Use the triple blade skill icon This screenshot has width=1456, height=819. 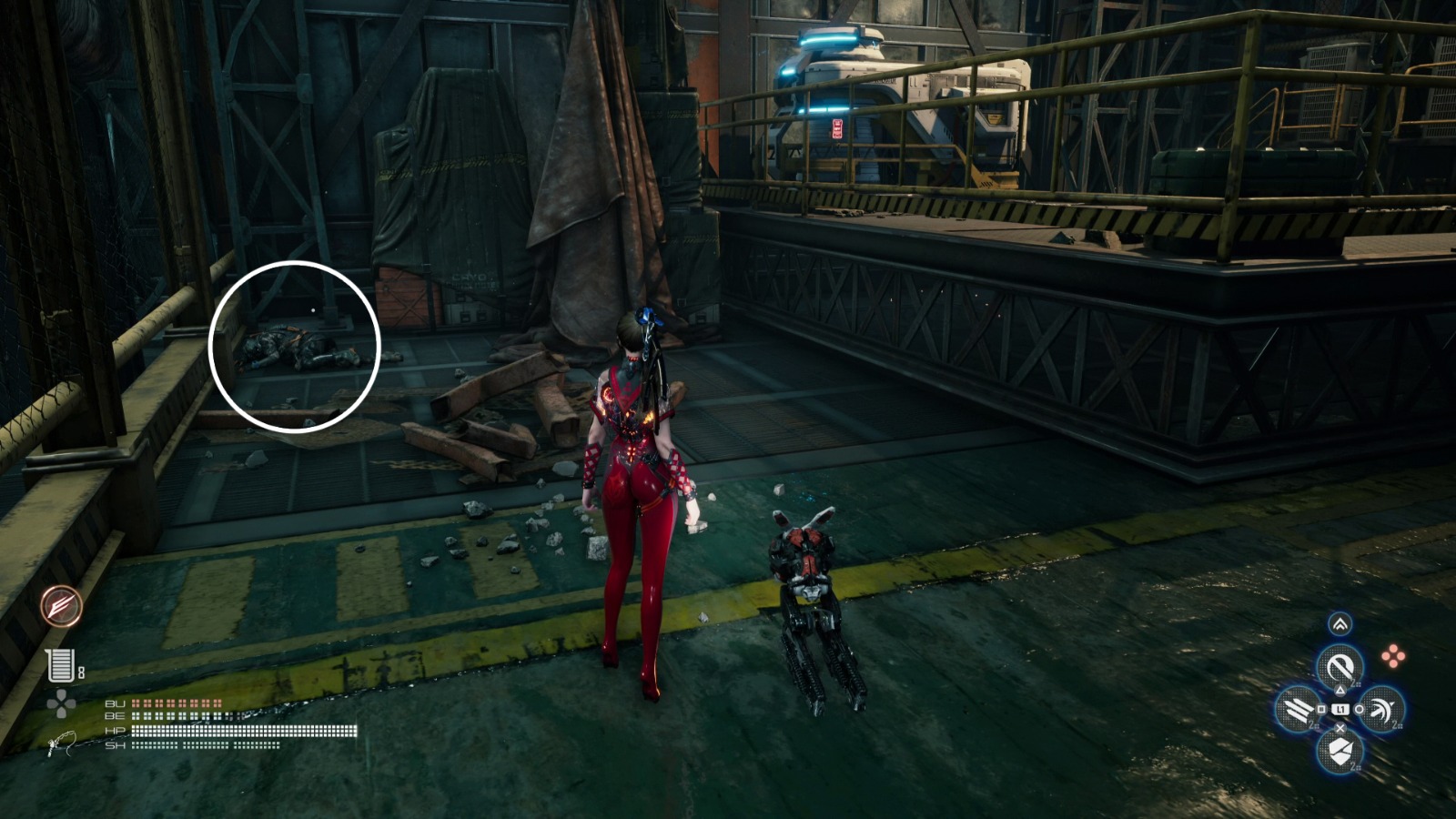pos(1297,709)
